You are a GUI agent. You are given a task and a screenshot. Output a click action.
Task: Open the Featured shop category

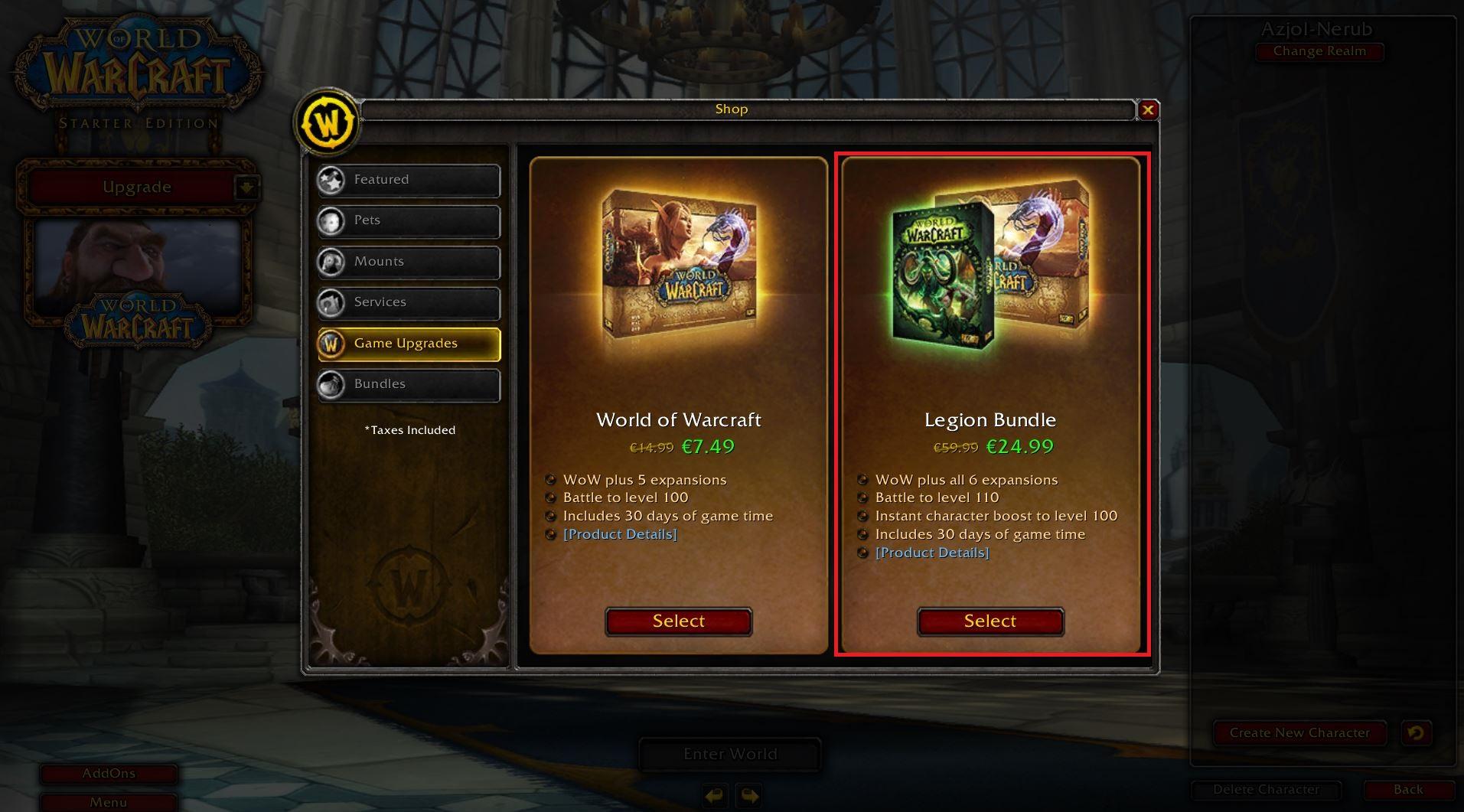409,180
